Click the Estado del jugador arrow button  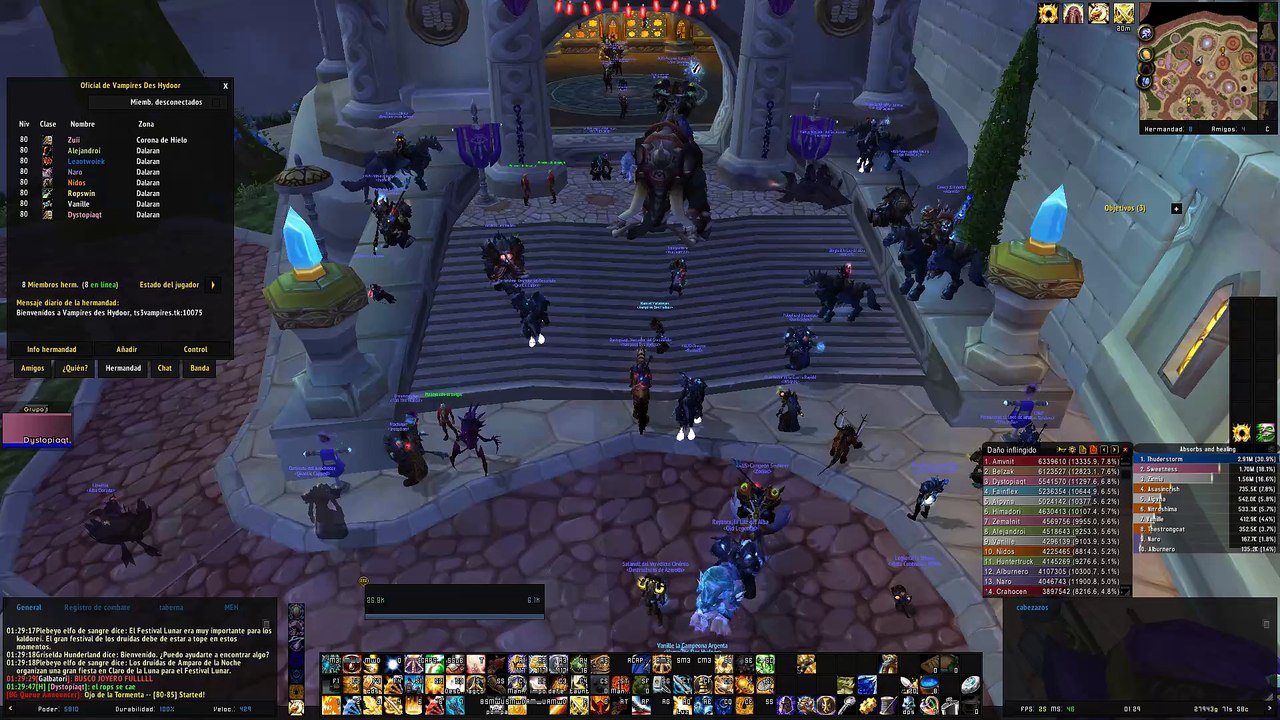213,285
